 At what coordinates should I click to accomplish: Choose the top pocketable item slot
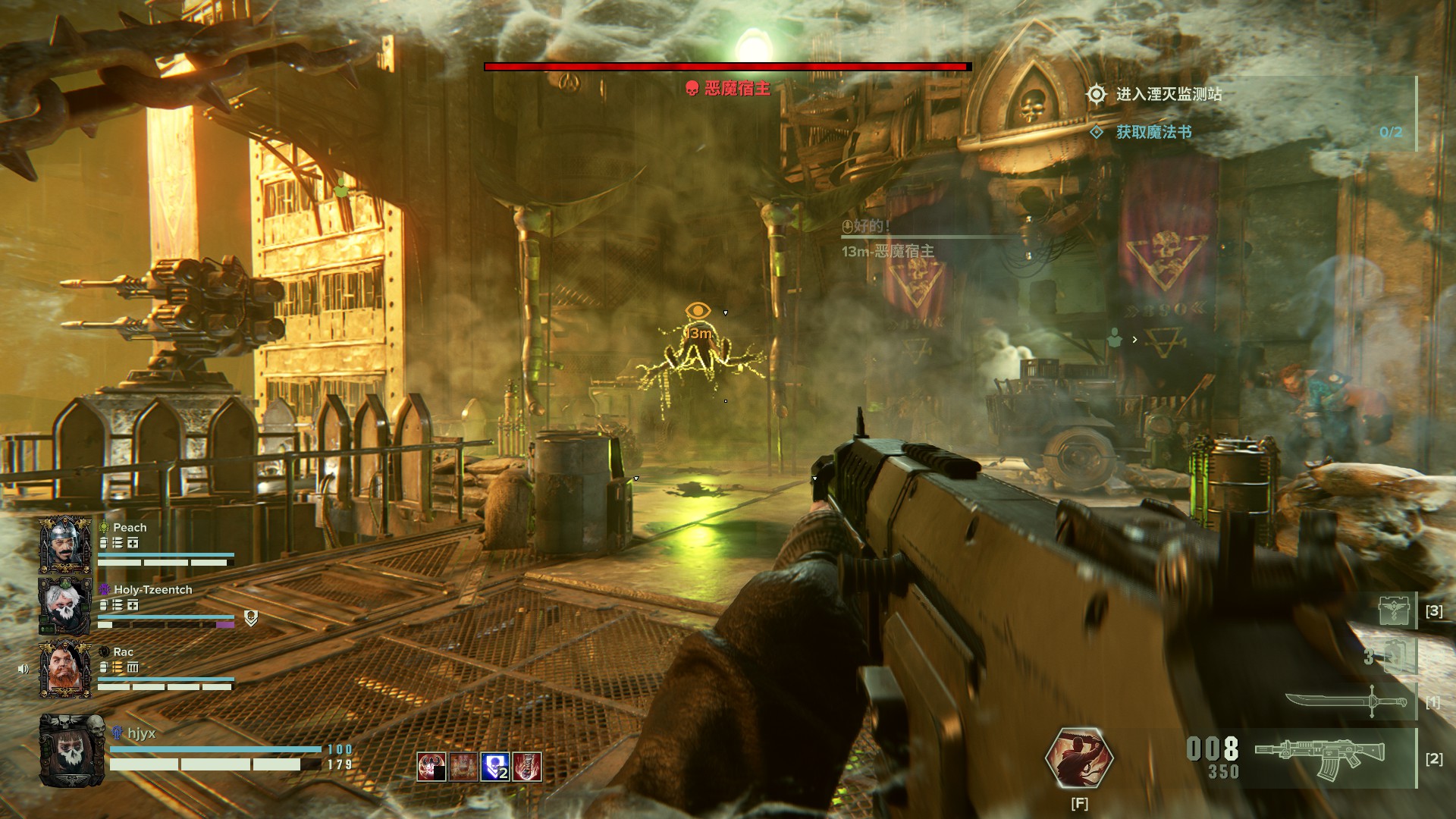[x=1395, y=610]
